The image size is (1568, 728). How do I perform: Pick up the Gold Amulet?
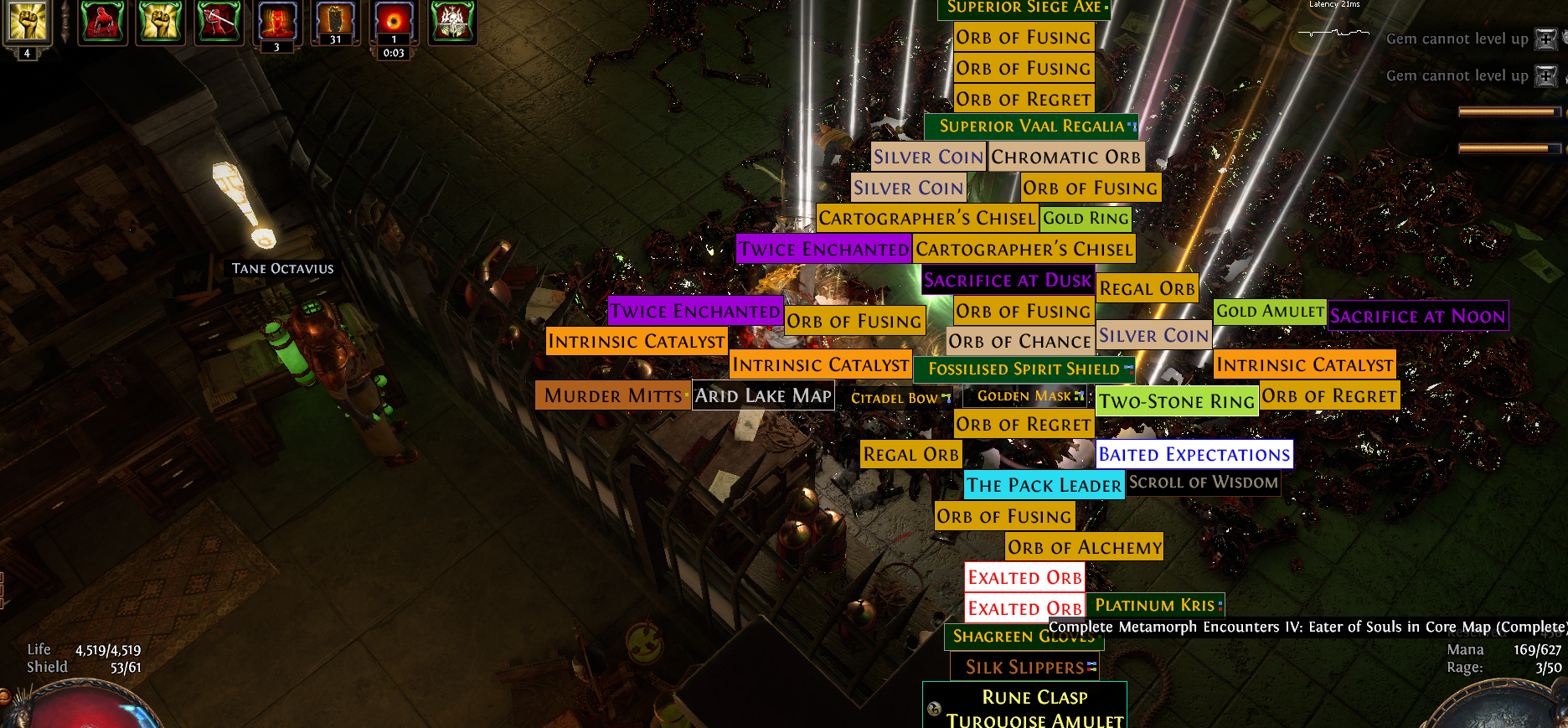point(1270,312)
